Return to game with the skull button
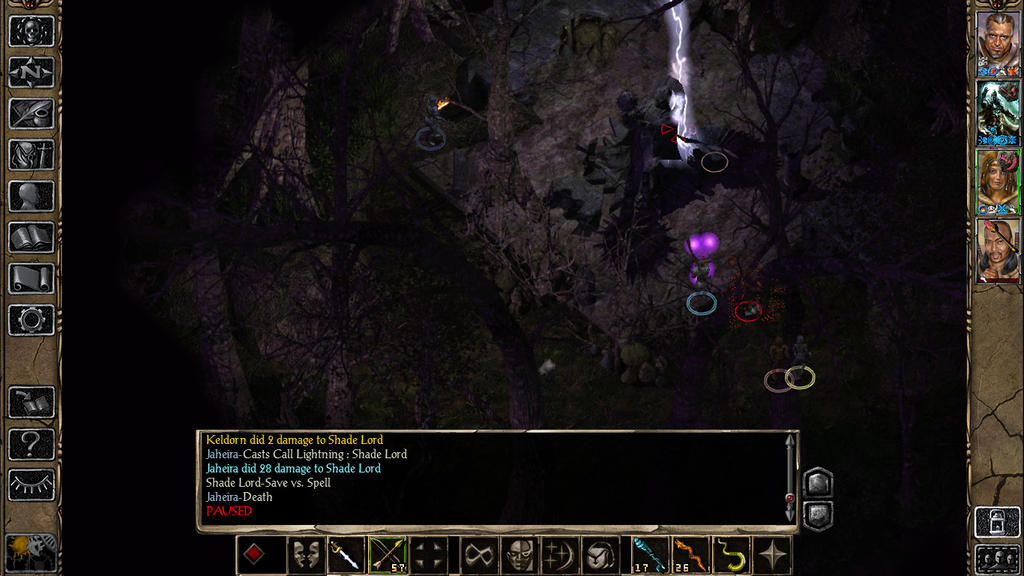 (x=31, y=31)
